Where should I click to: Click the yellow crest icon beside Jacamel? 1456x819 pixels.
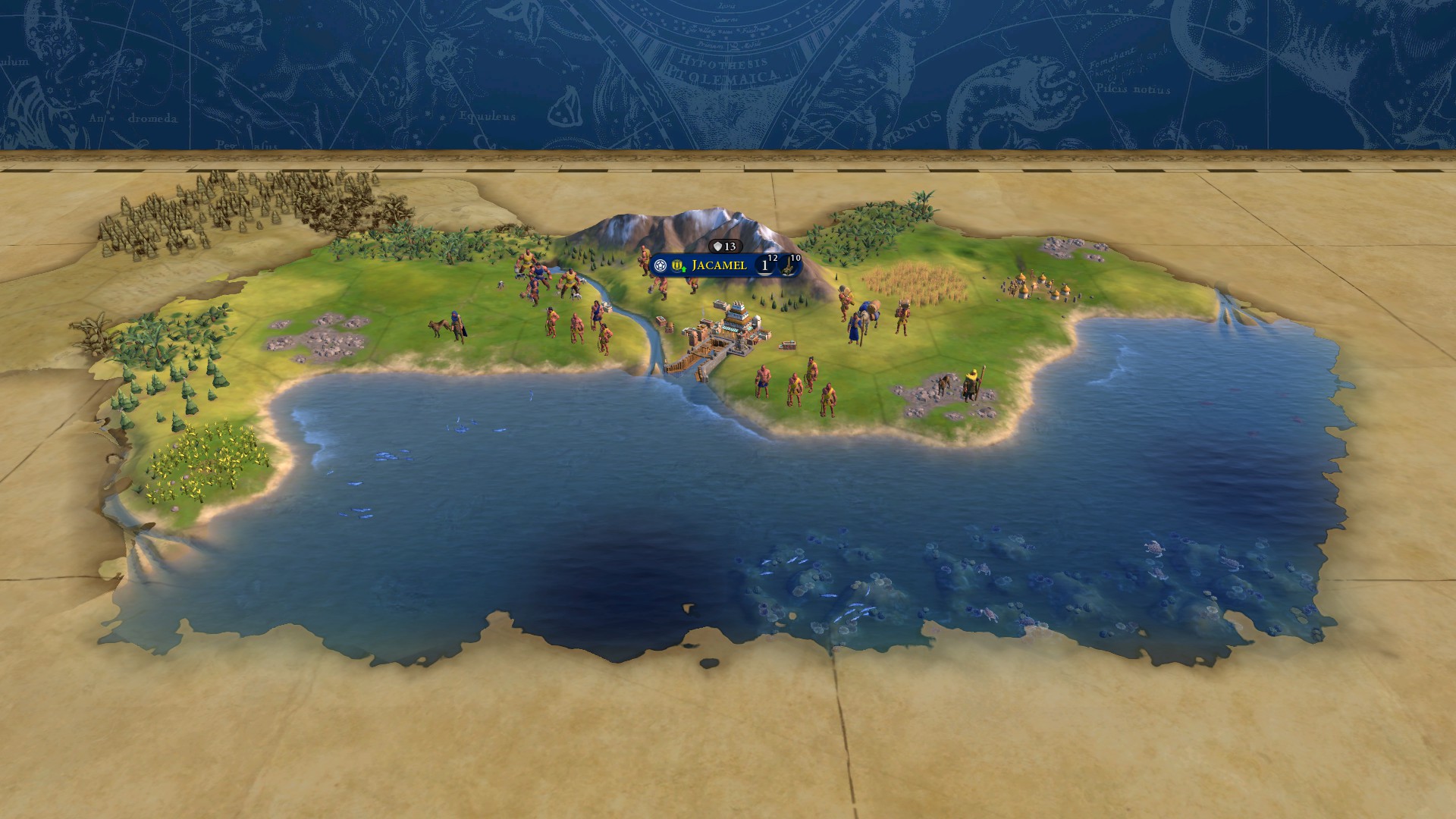pos(677,265)
